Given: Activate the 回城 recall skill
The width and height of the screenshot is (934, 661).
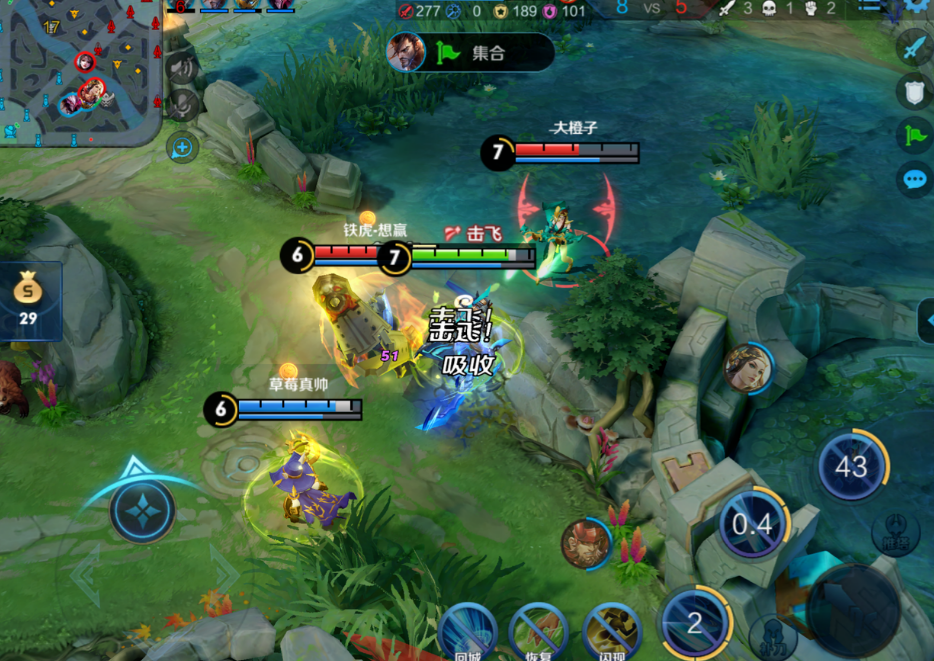Looking at the screenshot, I should tap(467, 632).
